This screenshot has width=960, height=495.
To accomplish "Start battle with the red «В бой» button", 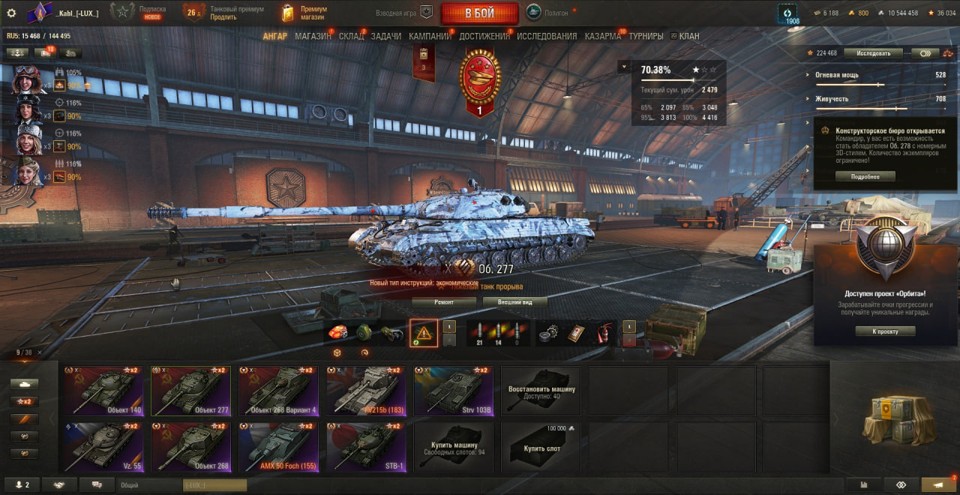I will 479,13.
